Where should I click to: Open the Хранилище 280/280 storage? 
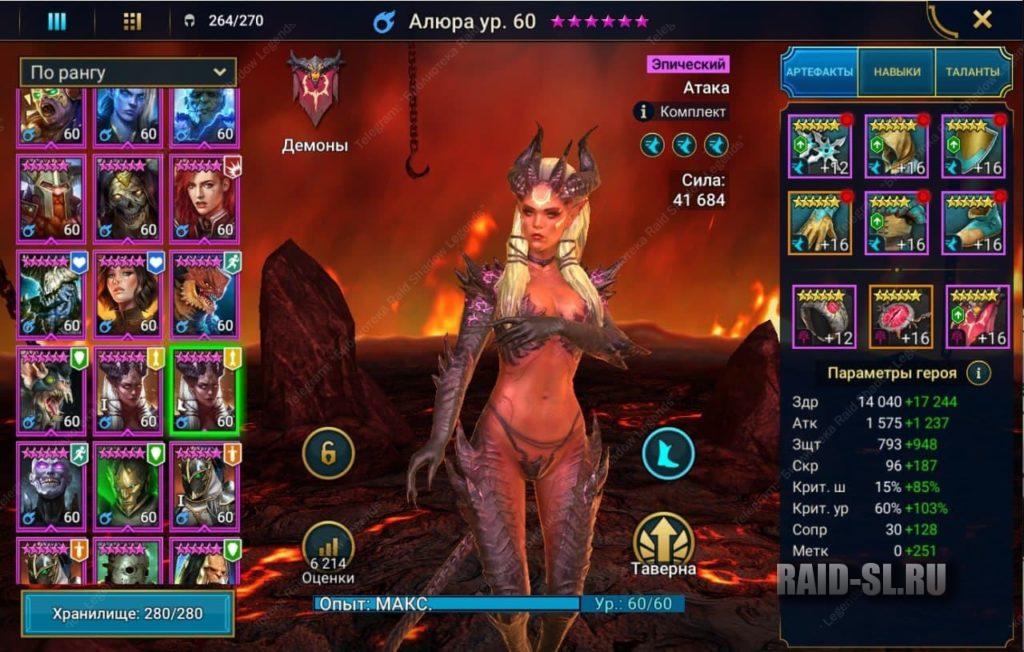tap(128, 613)
